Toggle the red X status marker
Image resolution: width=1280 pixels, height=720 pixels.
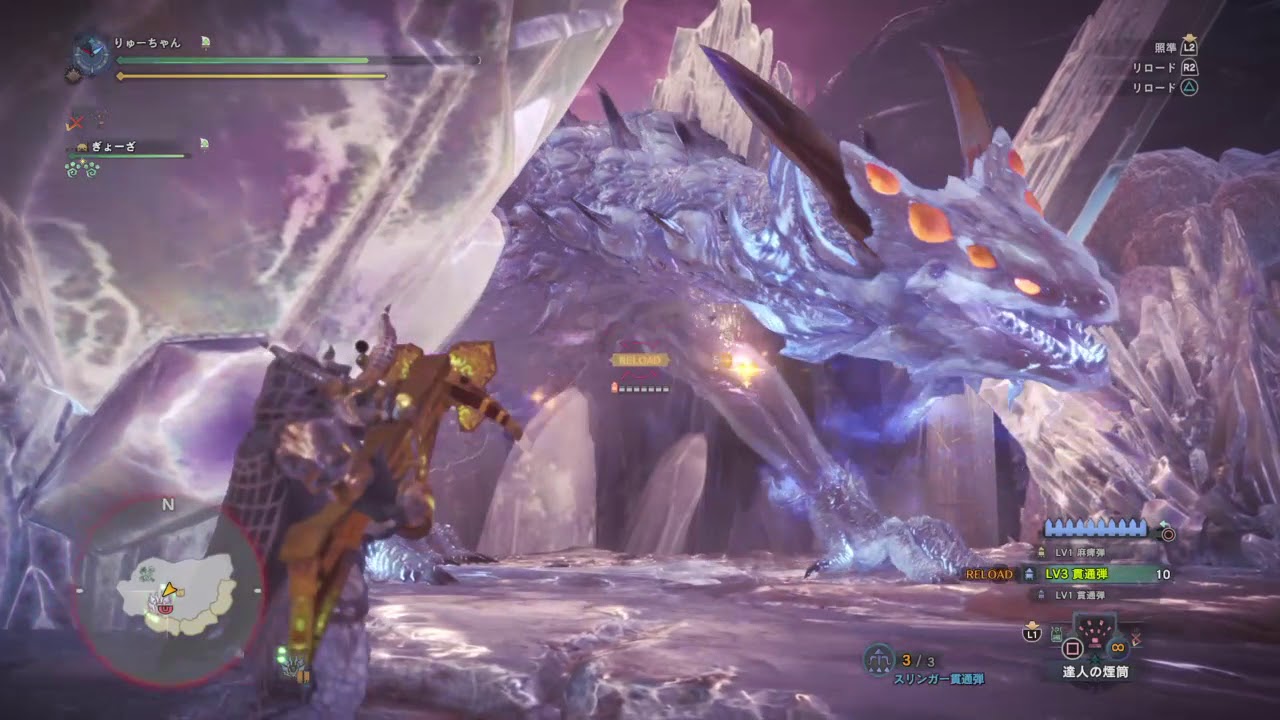coord(75,122)
